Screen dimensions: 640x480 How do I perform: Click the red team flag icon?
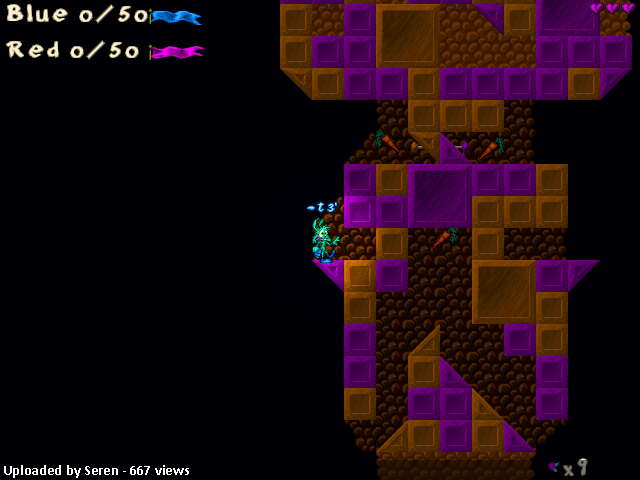(x=177, y=51)
